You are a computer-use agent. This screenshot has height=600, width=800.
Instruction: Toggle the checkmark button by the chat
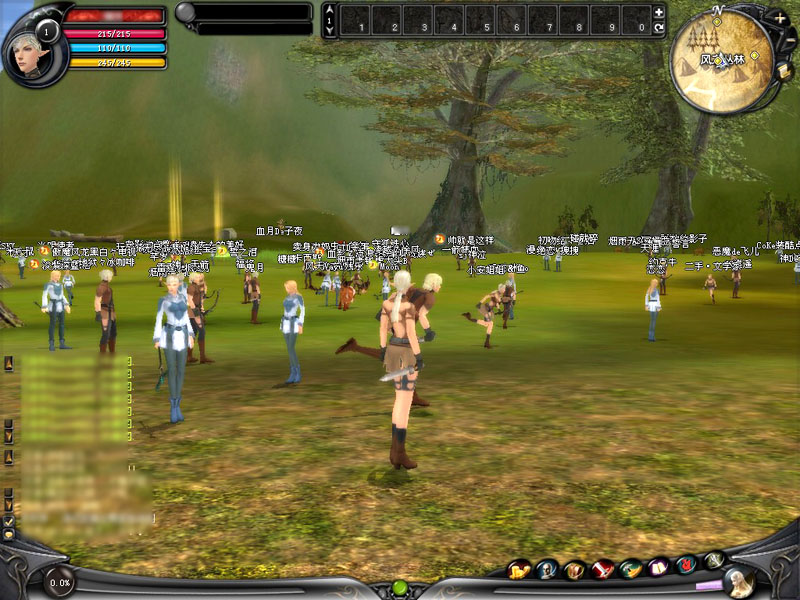click(x=9, y=521)
